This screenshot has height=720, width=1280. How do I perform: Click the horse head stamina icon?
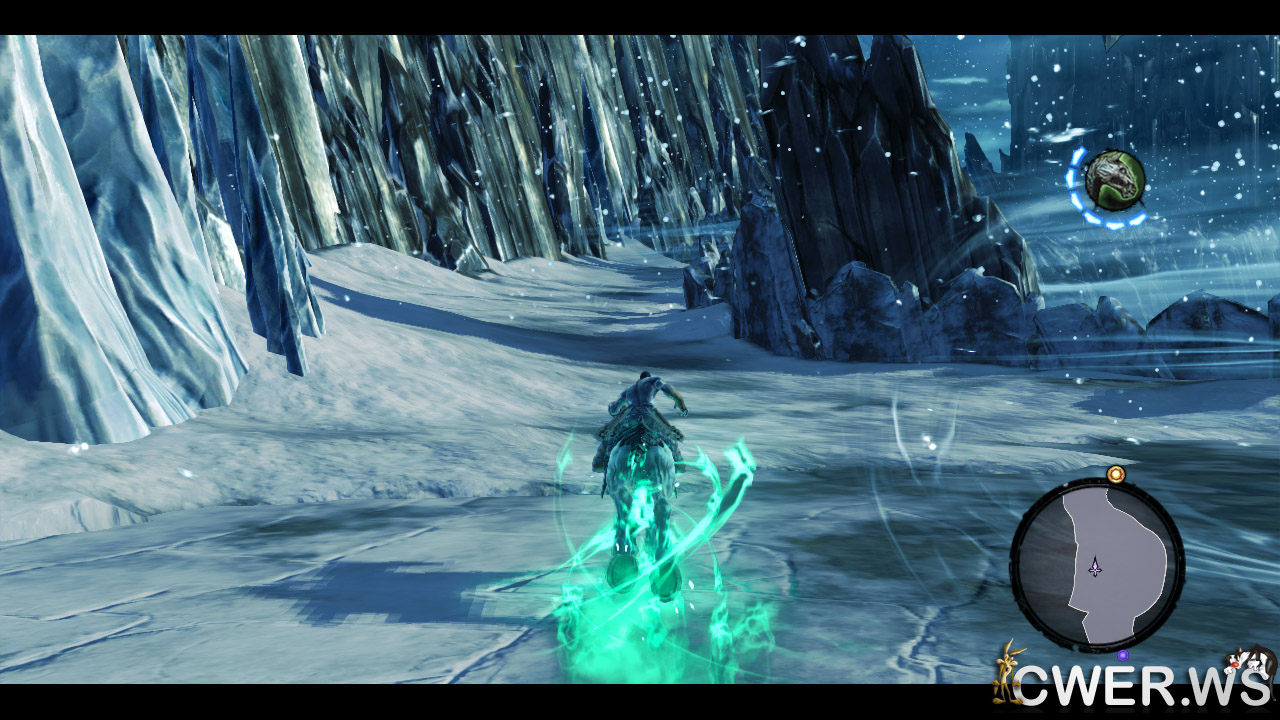point(1114,180)
